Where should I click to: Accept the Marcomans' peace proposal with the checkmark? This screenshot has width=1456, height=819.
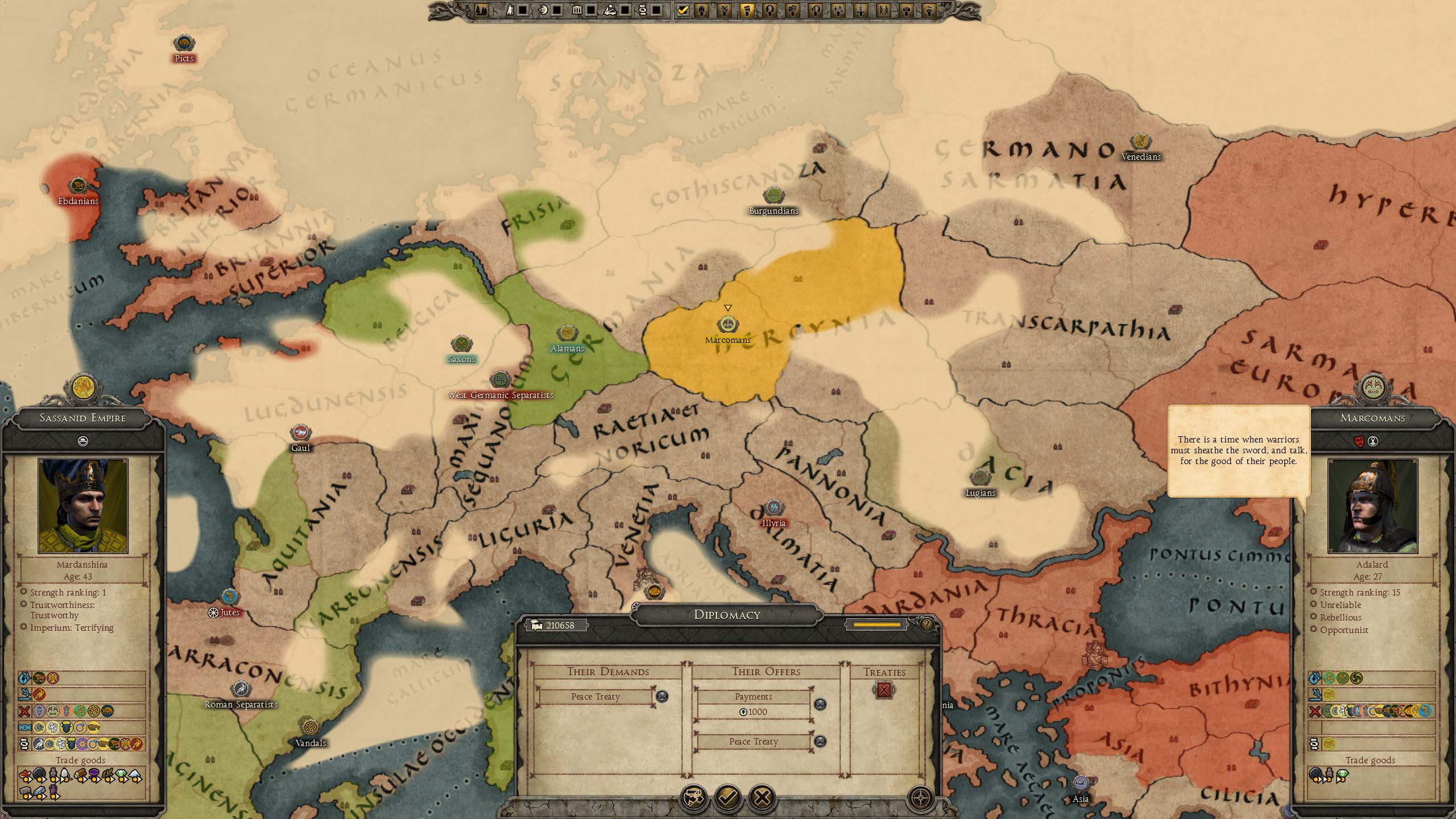(x=728, y=797)
